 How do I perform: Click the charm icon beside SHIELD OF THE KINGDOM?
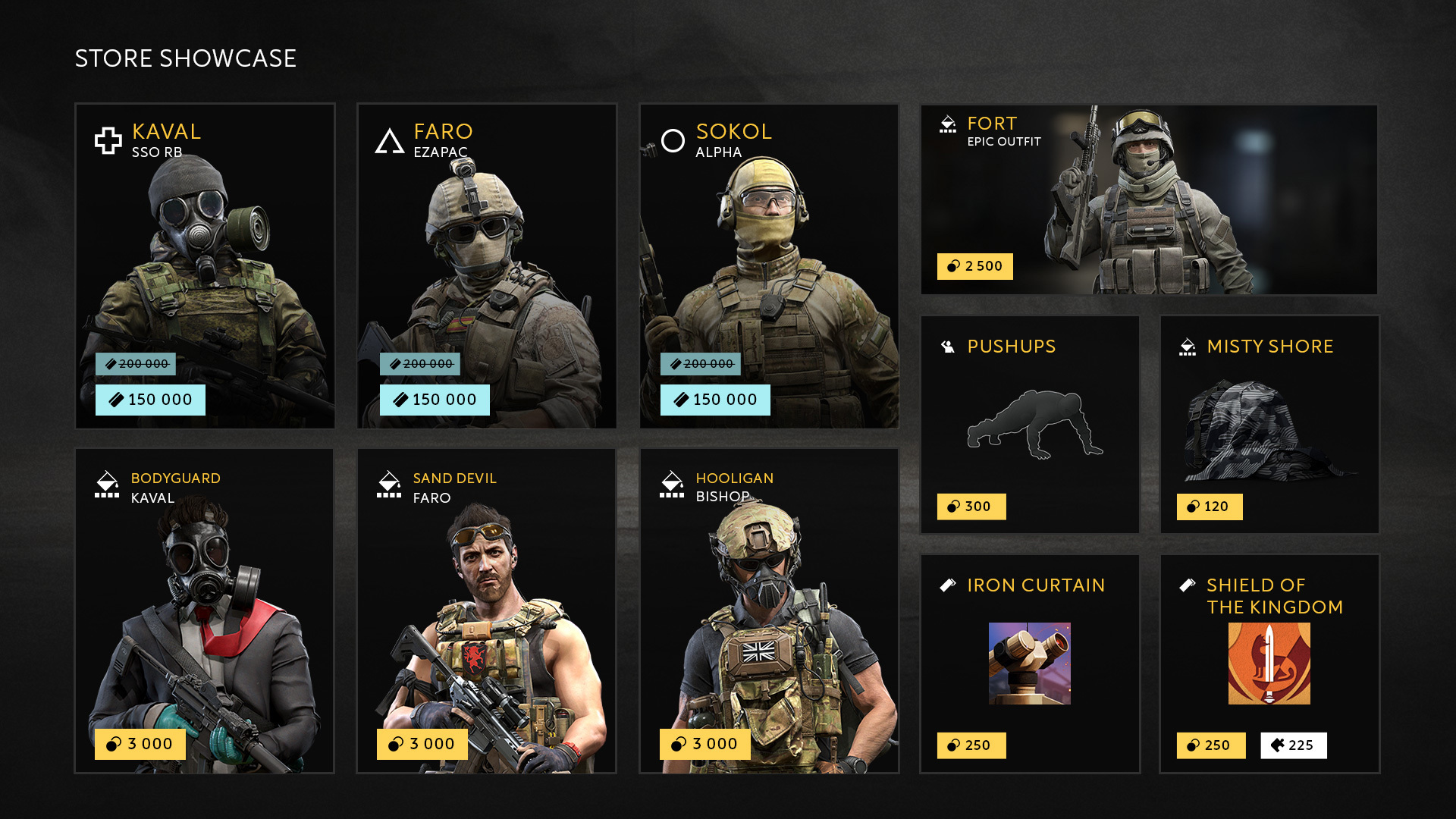[x=1186, y=584]
